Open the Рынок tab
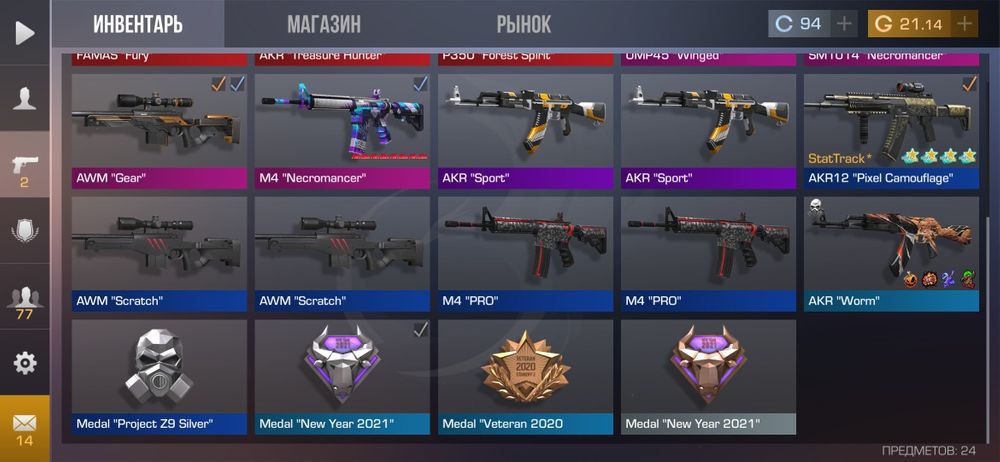The height and width of the screenshot is (462, 1000). coord(523,24)
